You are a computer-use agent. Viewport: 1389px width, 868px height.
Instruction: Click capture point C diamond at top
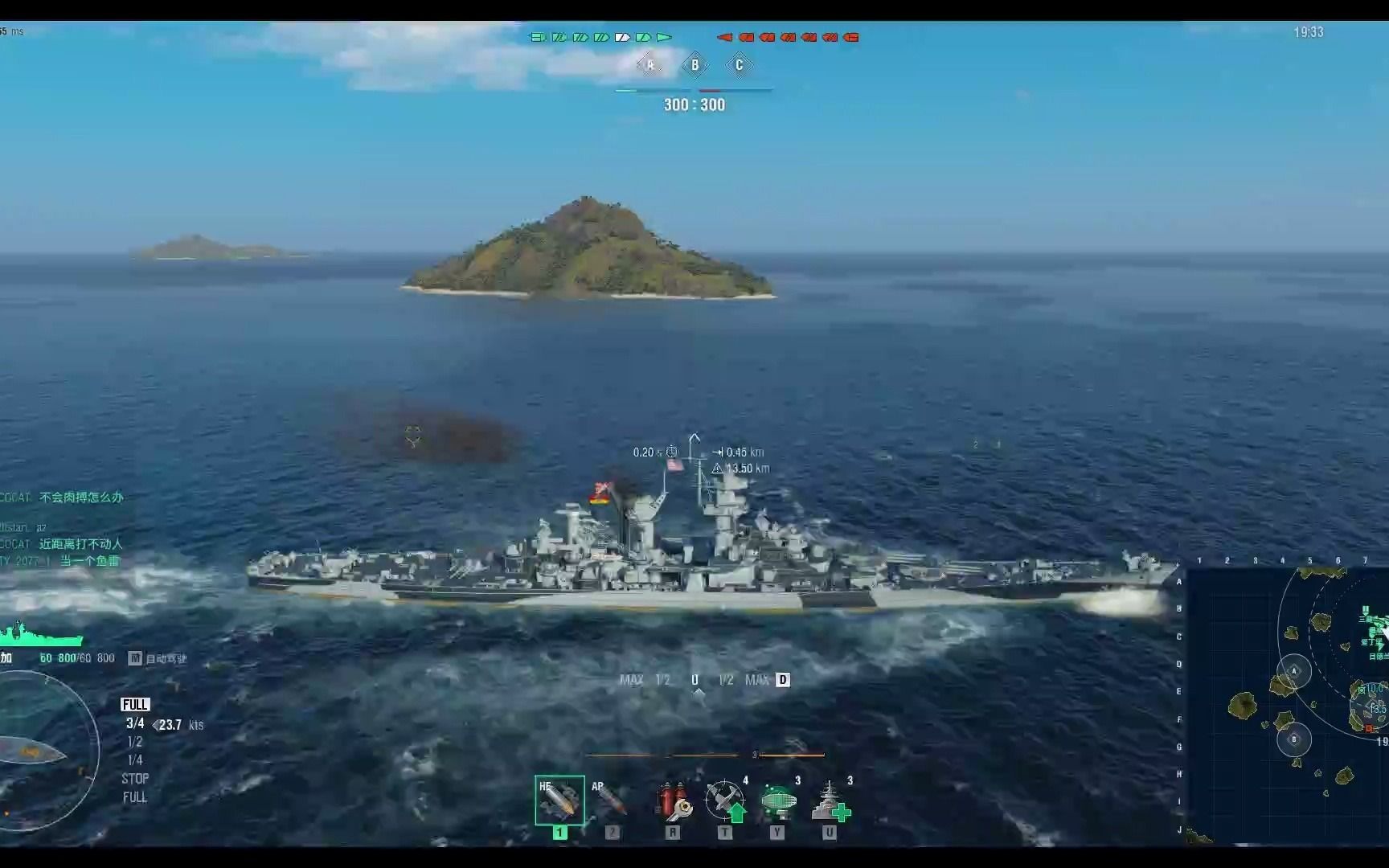[740, 65]
